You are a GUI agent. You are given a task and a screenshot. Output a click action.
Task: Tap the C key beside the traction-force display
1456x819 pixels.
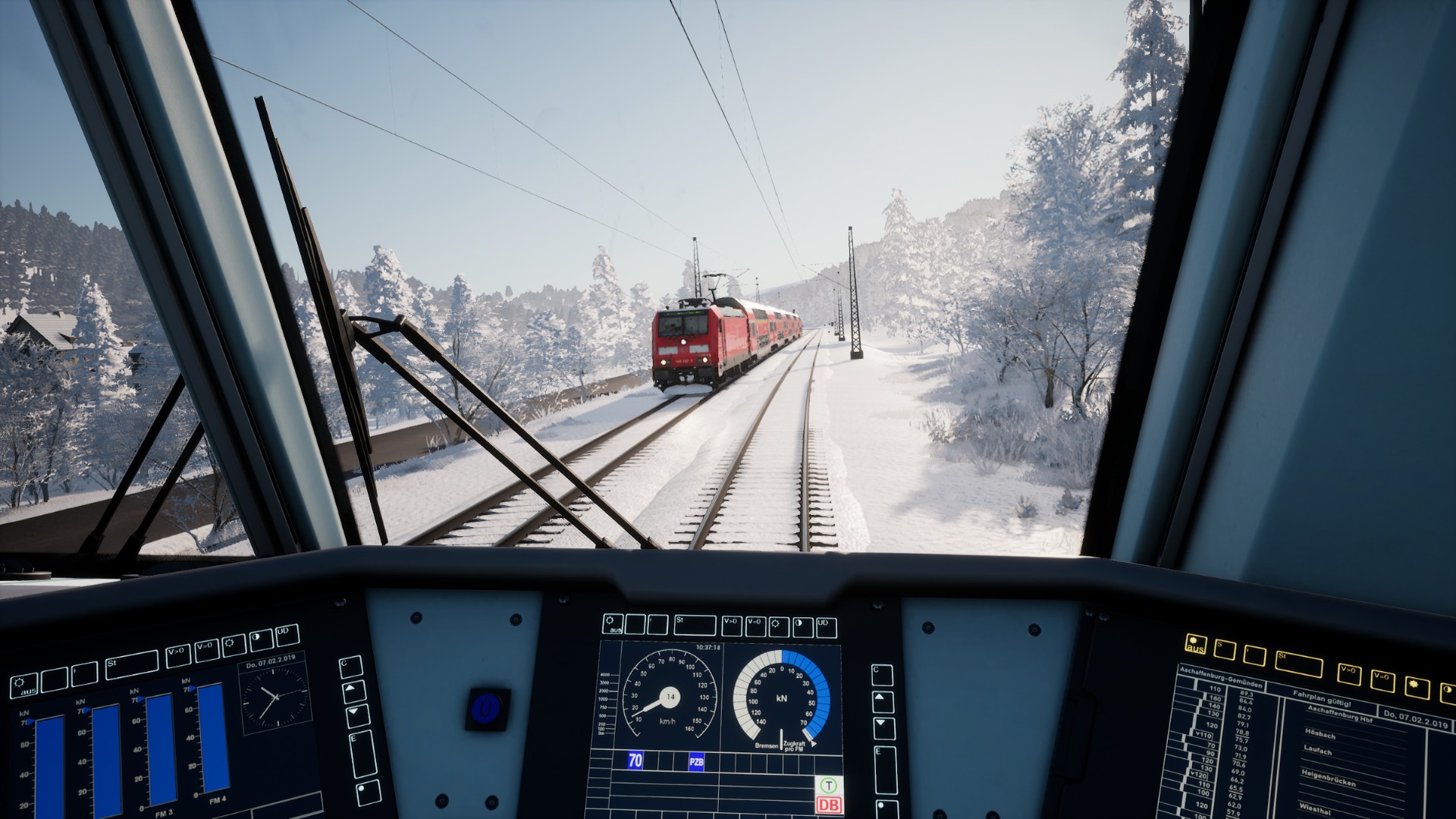click(350, 667)
